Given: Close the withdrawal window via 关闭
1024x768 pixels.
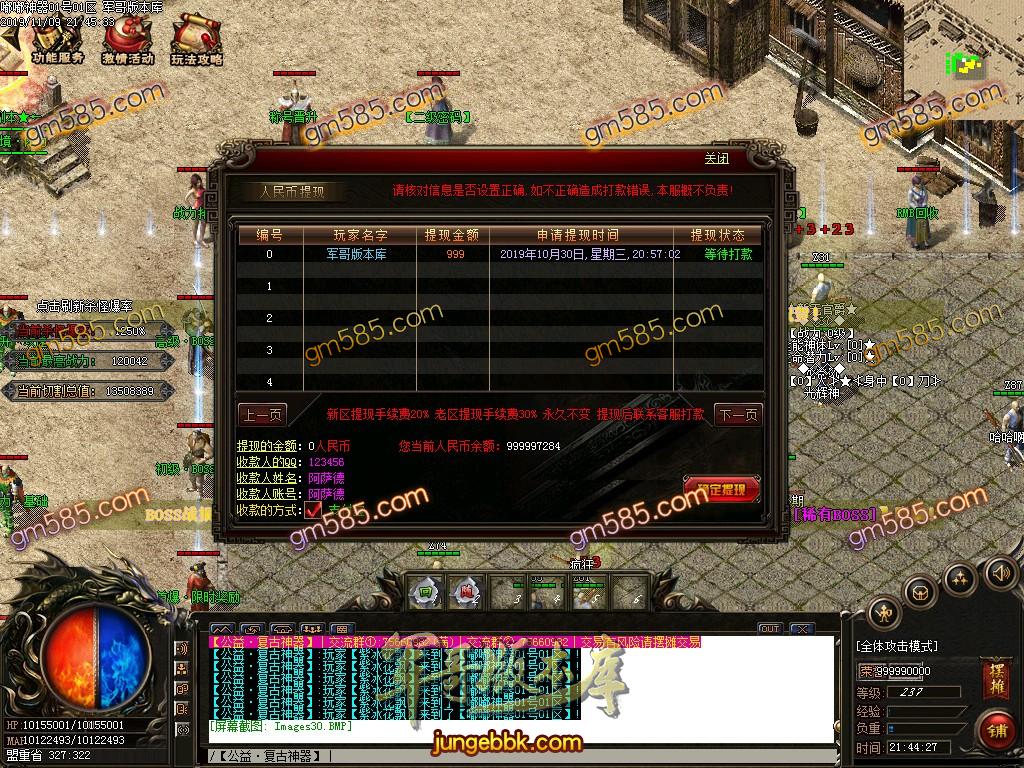Looking at the screenshot, I should tap(716, 159).
